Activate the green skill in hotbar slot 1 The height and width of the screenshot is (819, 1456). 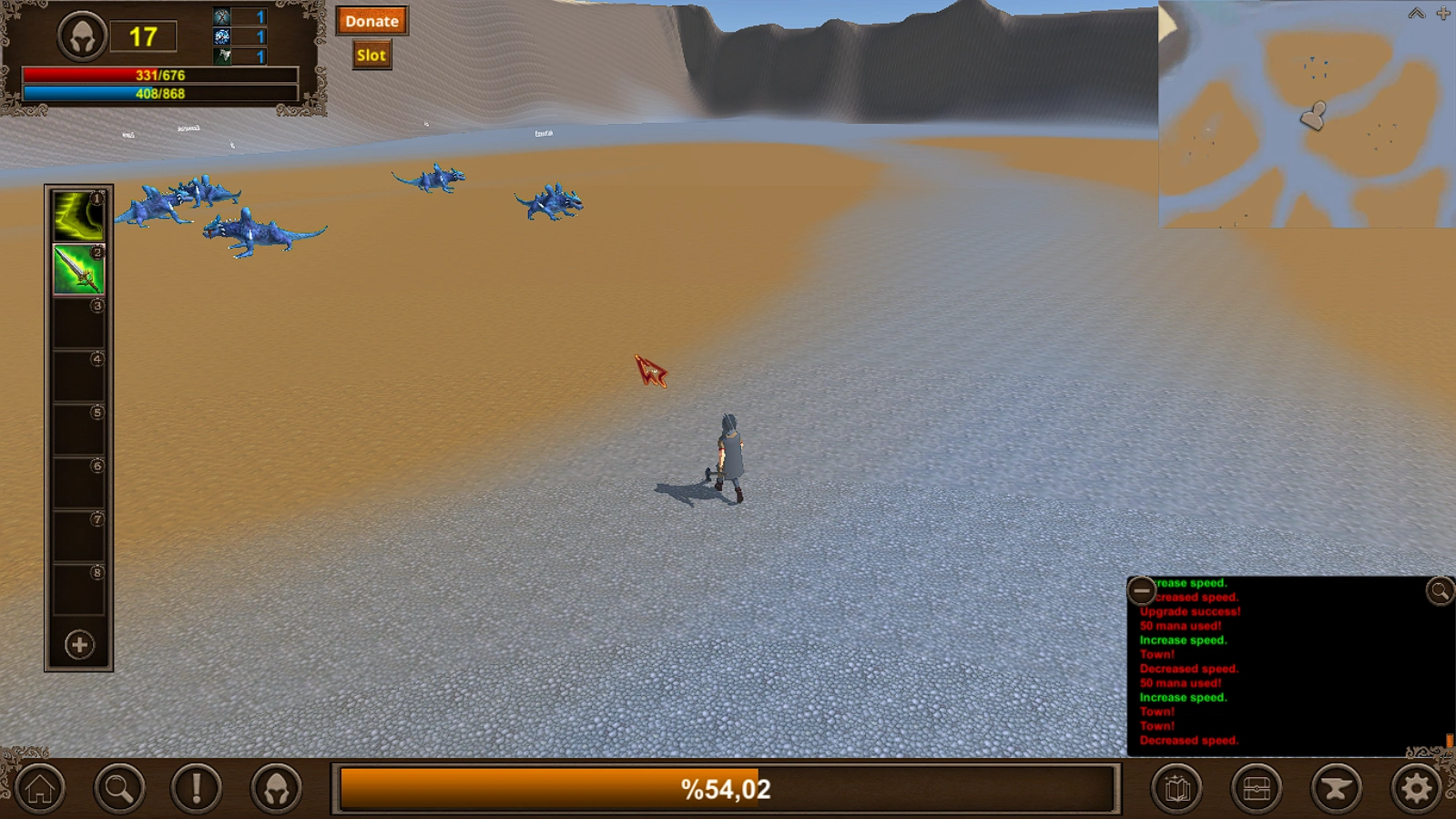[78, 215]
